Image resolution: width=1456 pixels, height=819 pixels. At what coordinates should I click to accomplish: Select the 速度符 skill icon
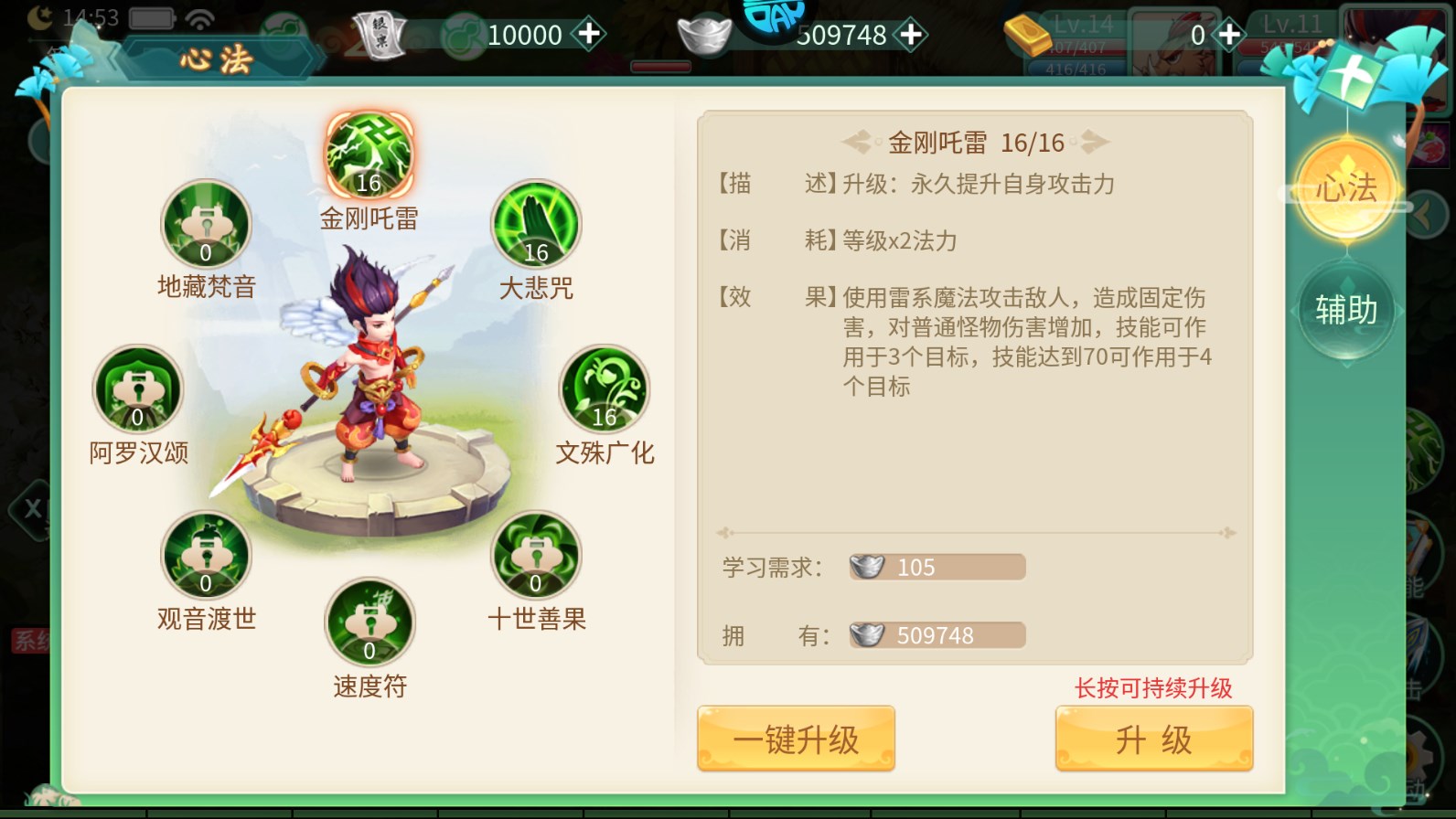pos(370,622)
